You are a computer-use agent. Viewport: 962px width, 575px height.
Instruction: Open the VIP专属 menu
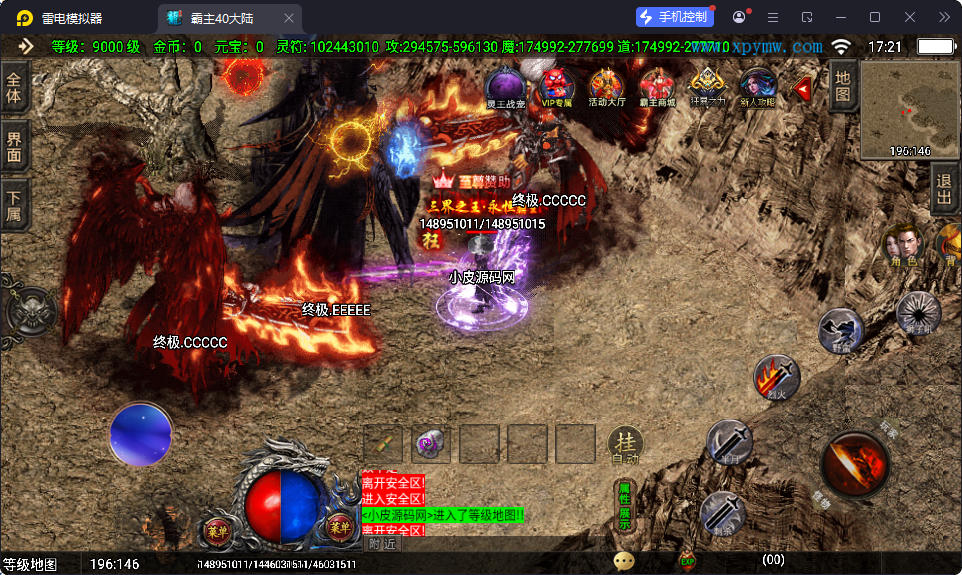click(557, 87)
